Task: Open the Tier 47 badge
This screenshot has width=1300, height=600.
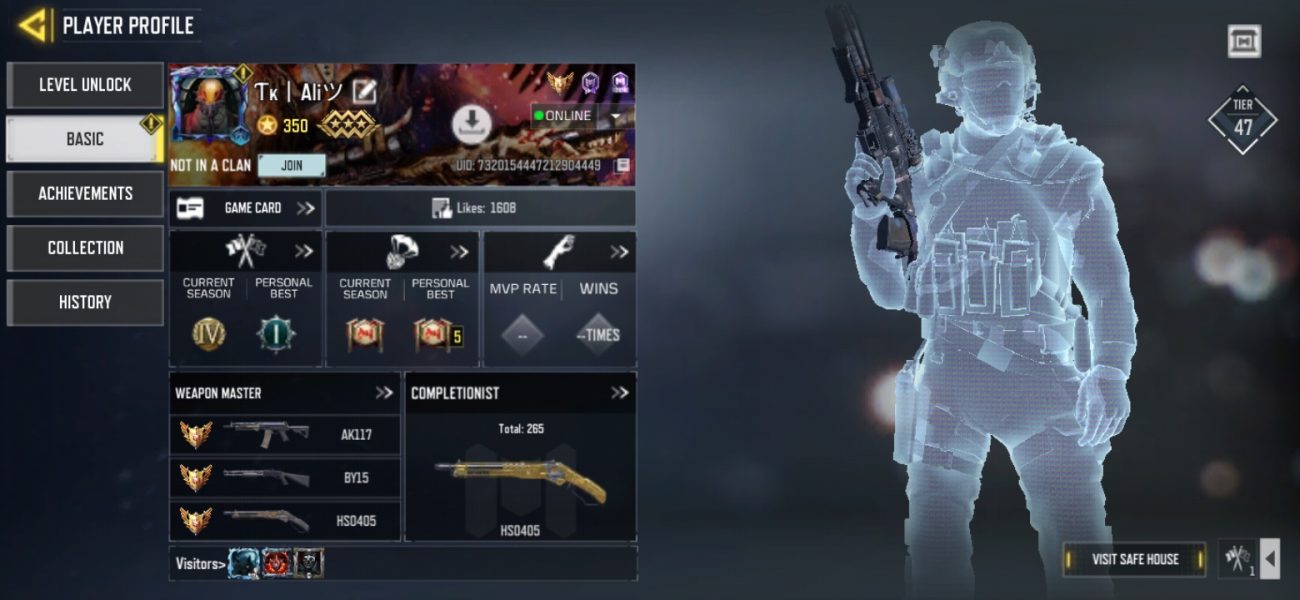Action: 1243,119
